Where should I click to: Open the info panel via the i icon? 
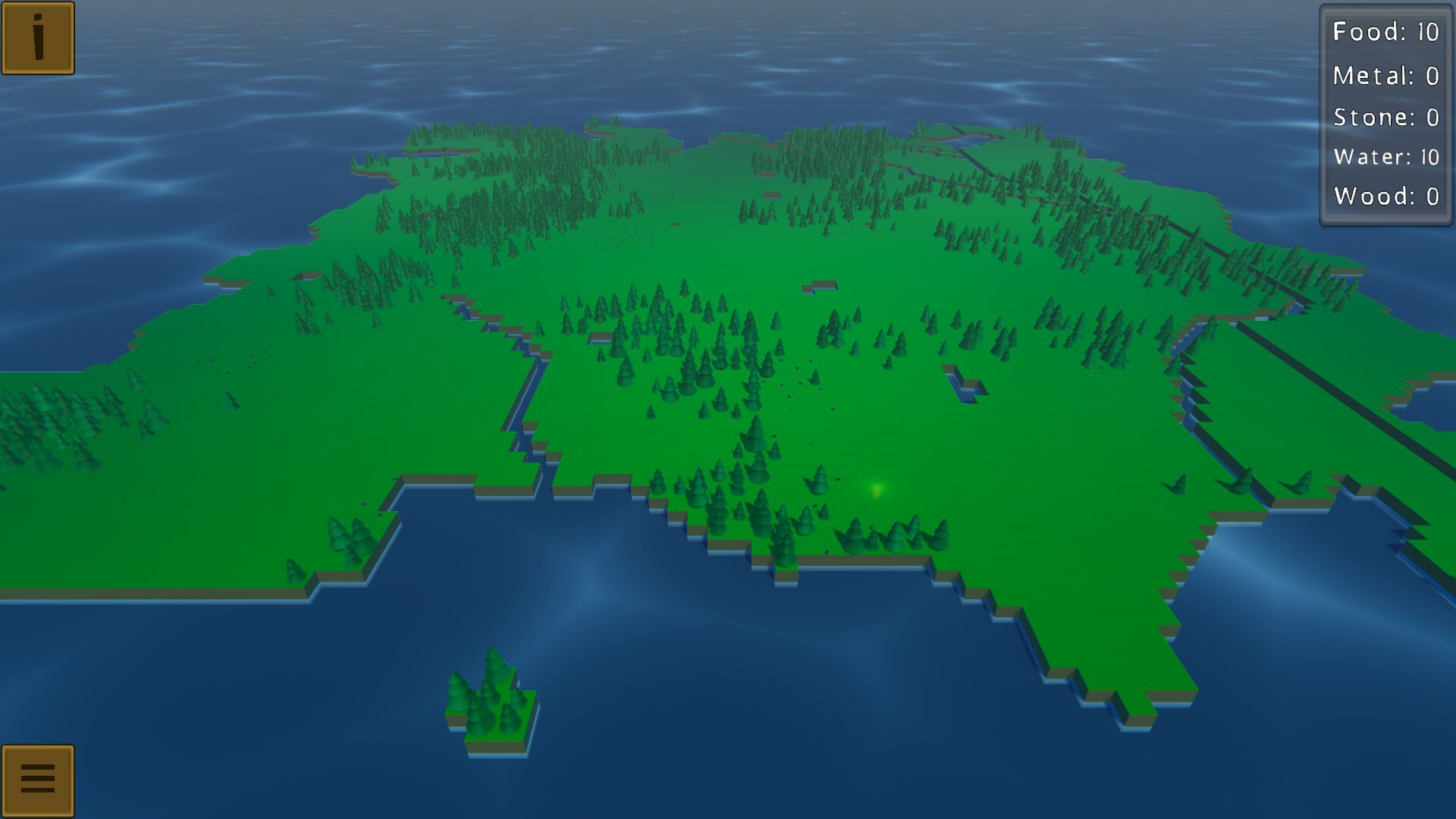[x=39, y=38]
